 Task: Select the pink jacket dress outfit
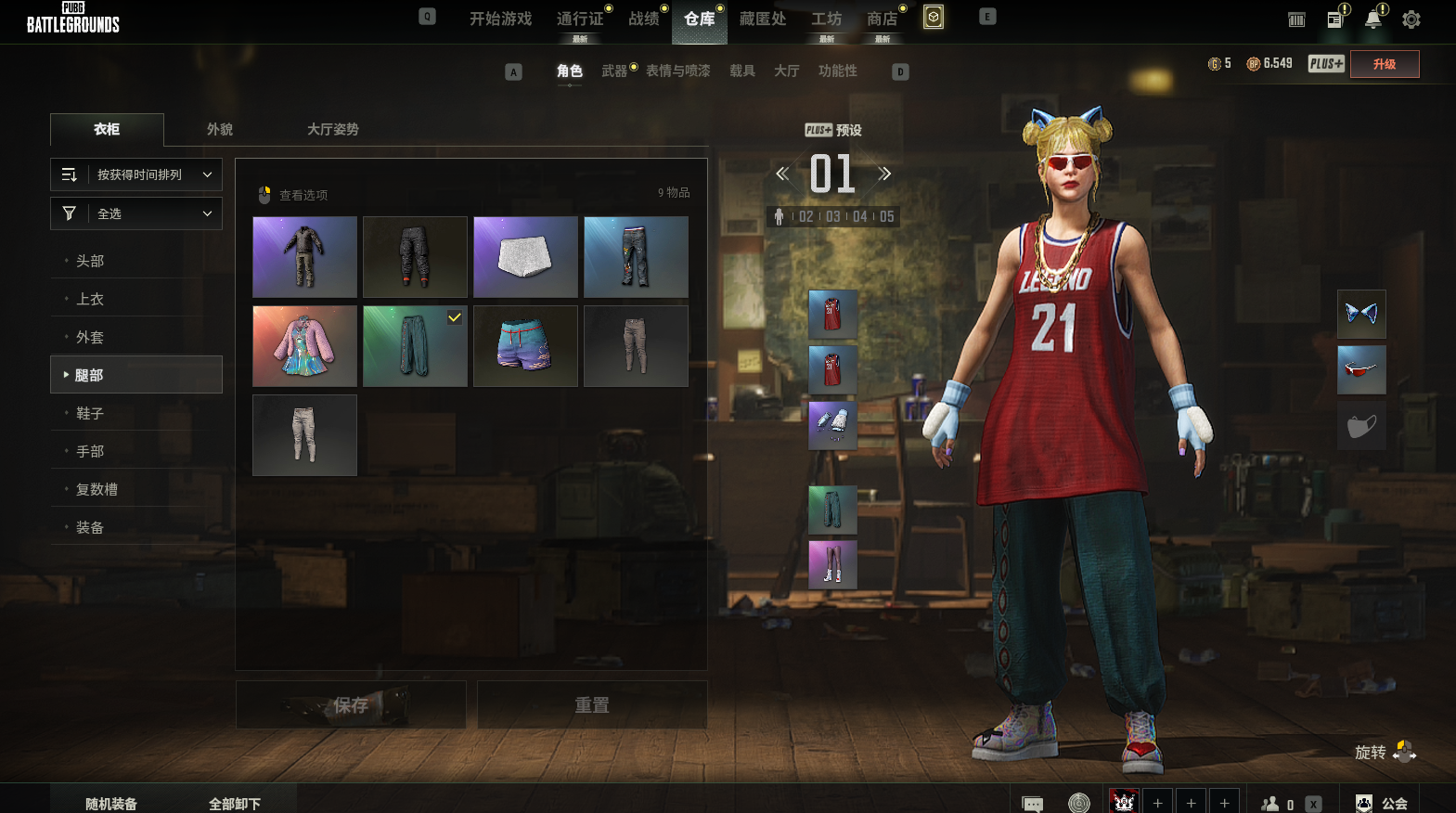[304, 346]
